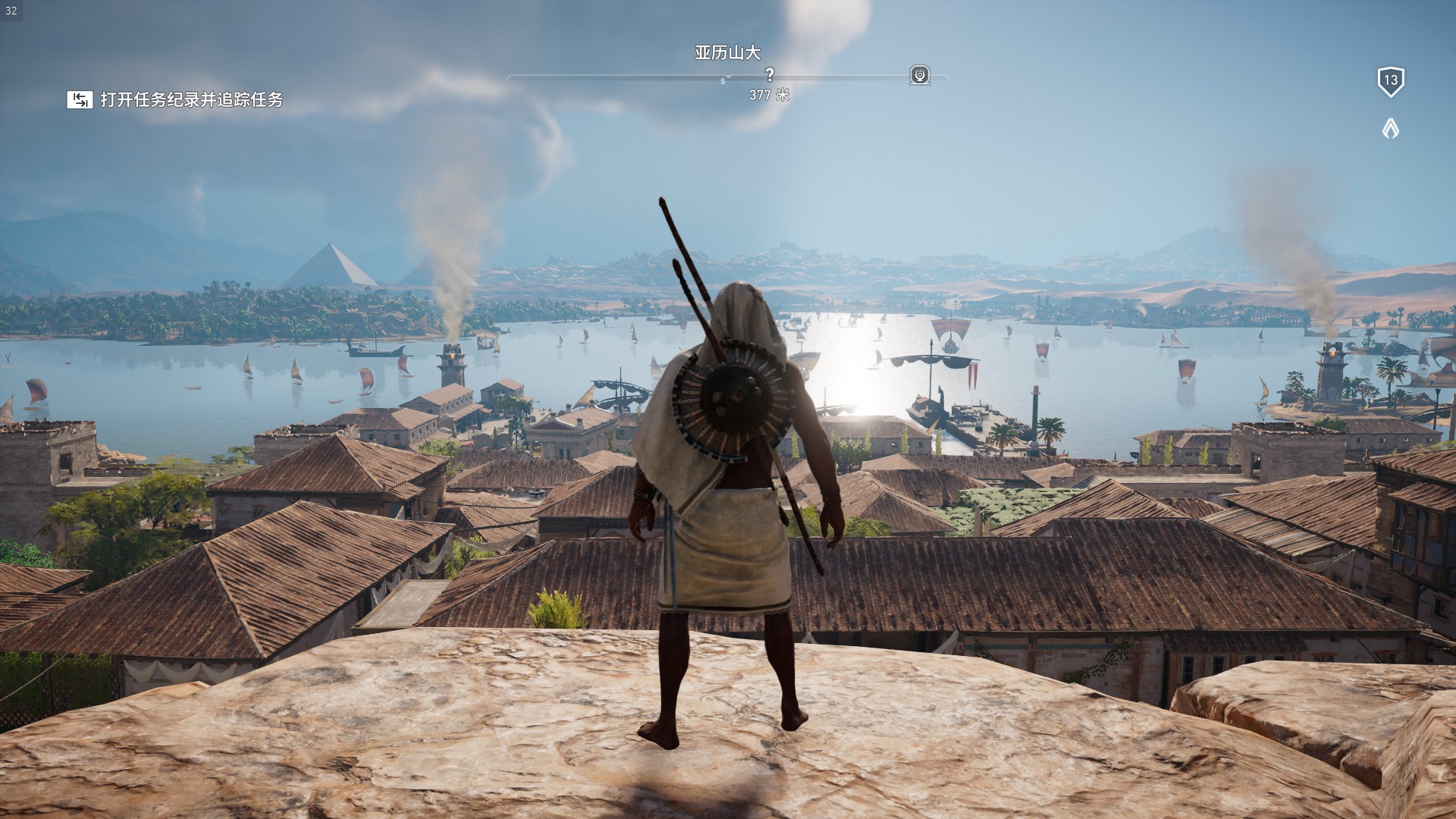This screenshot has width=1456, height=819.
Task: Open the level 13 shield badge
Action: [1390, 81]
